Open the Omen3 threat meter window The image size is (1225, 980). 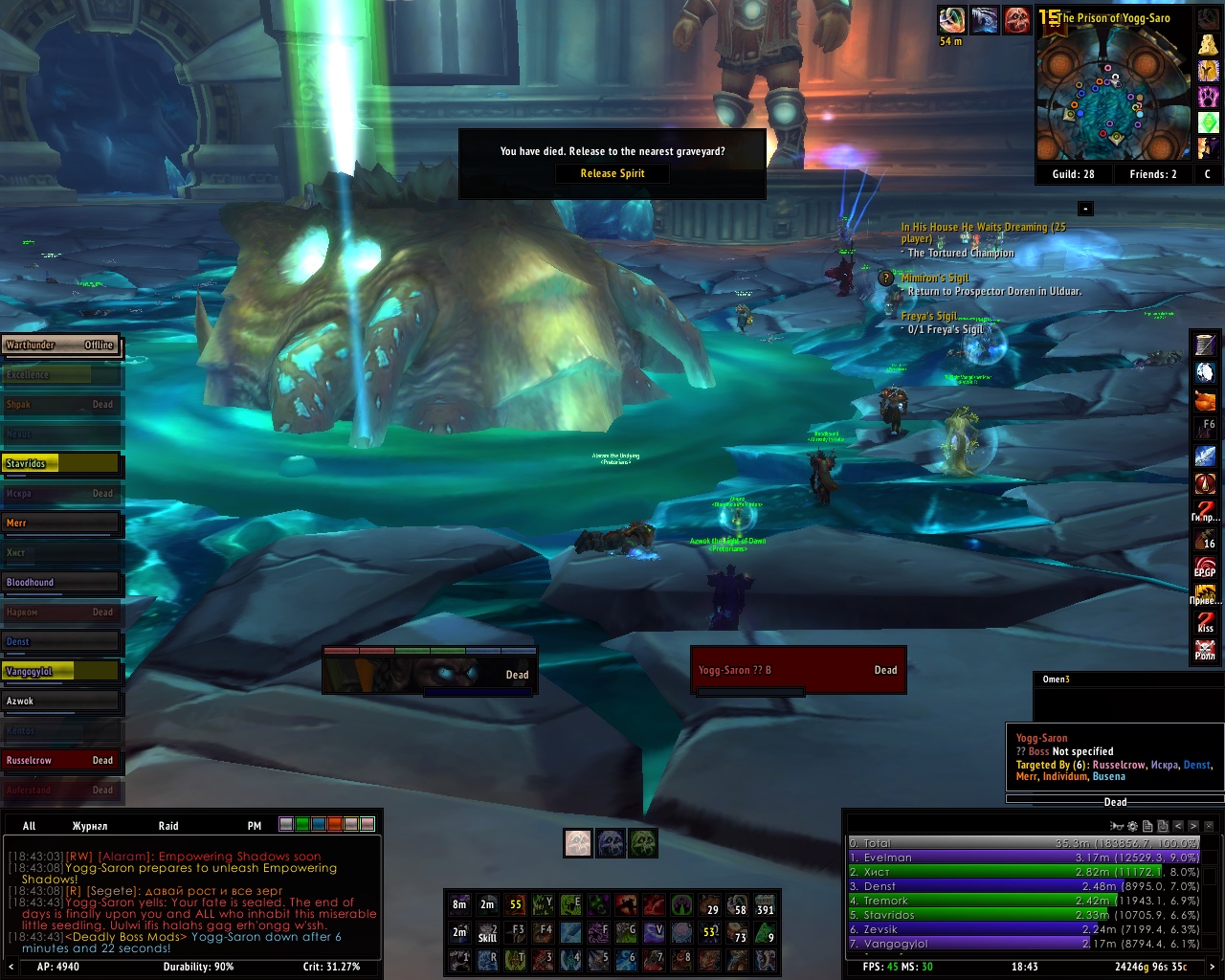(1057, 679)
